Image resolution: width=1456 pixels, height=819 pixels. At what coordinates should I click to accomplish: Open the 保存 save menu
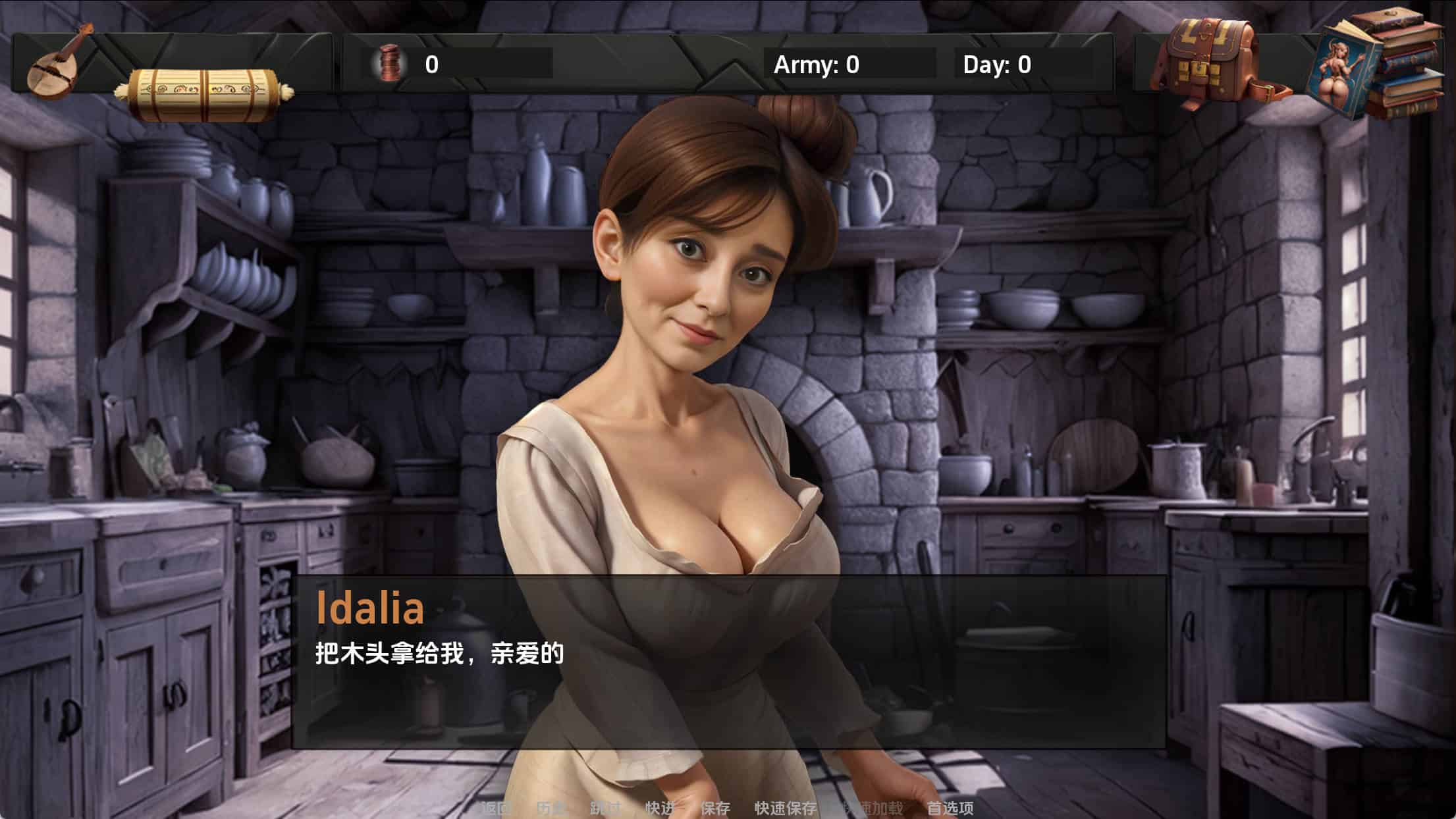pyautogui.click(x=715, y=808)
